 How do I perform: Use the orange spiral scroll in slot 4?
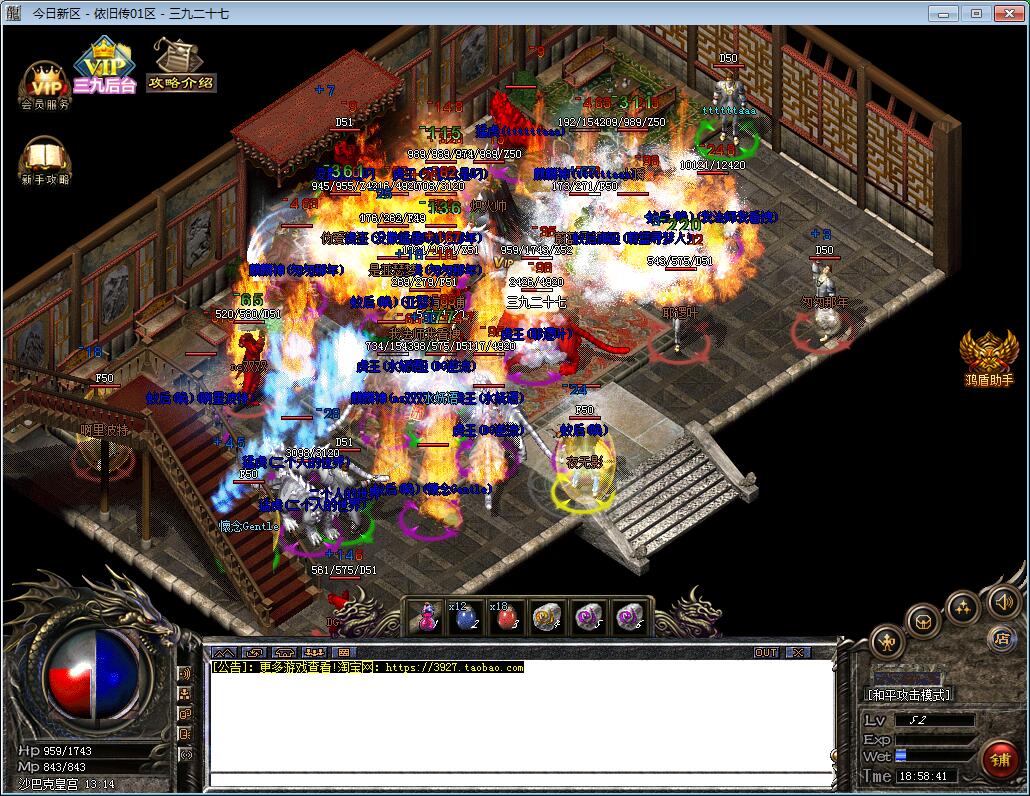[x=544, y=617]
